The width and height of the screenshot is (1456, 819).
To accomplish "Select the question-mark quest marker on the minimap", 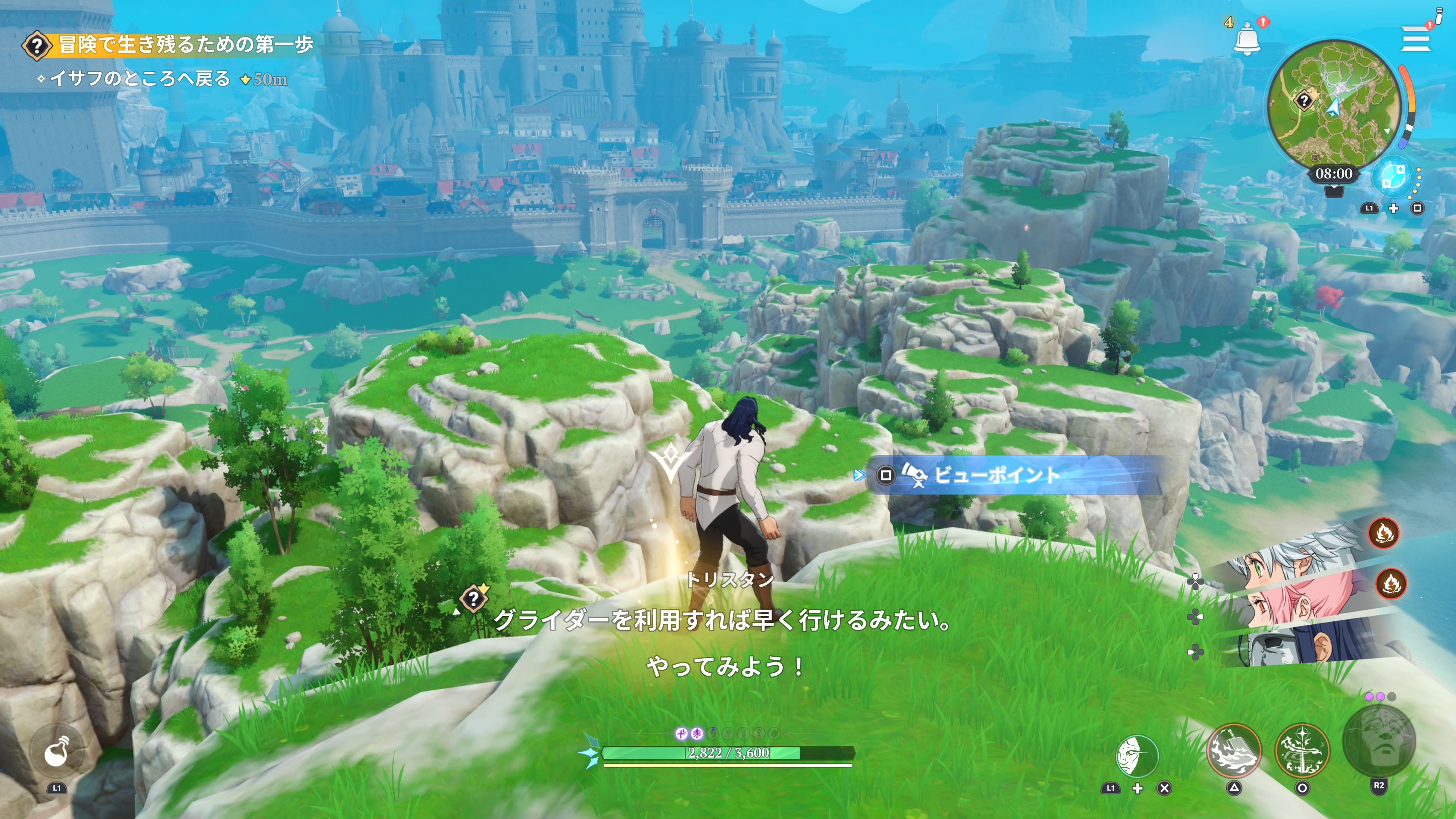I will coord(1304,101).
